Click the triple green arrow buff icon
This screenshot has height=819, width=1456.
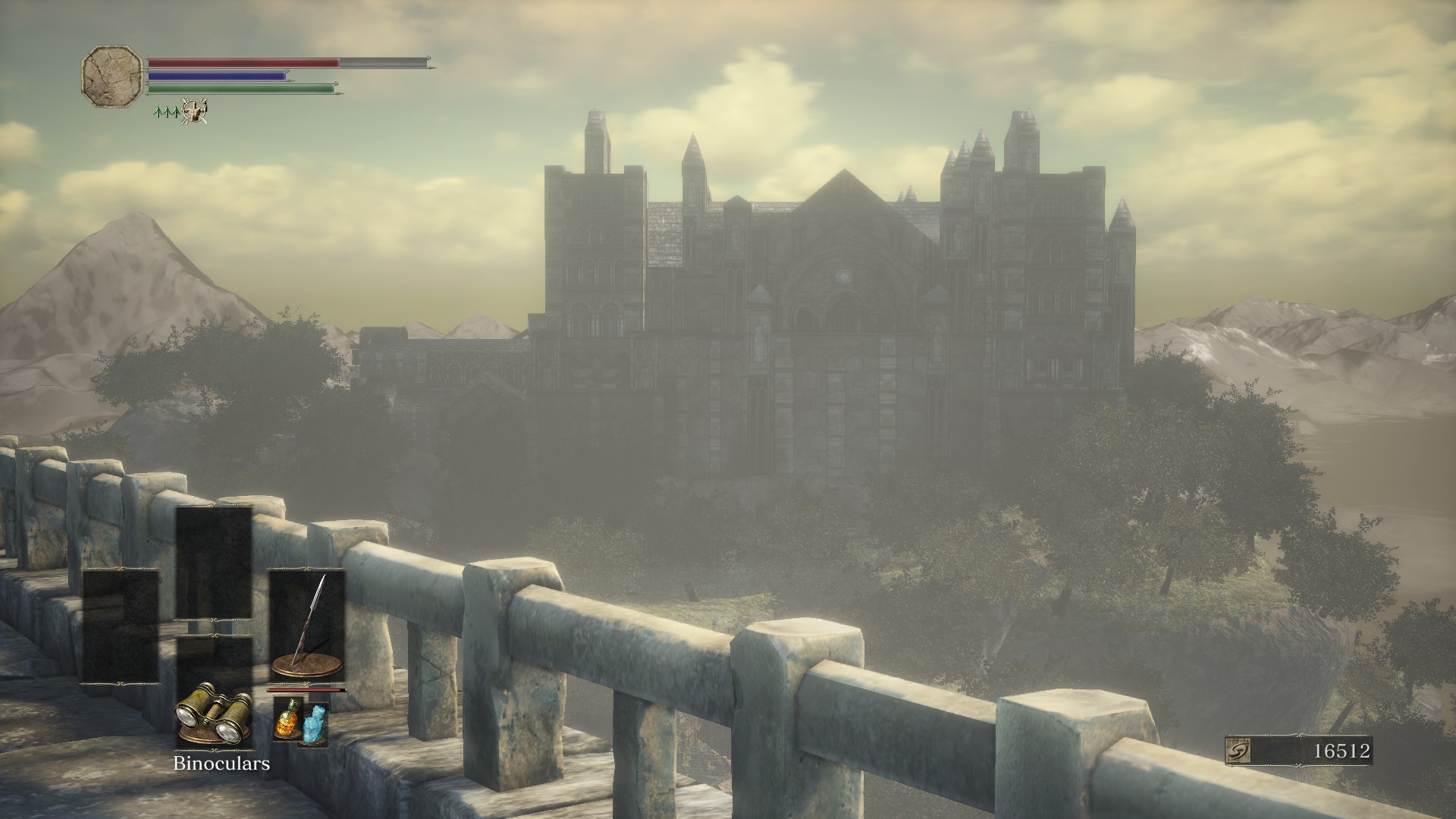[167, 113]
